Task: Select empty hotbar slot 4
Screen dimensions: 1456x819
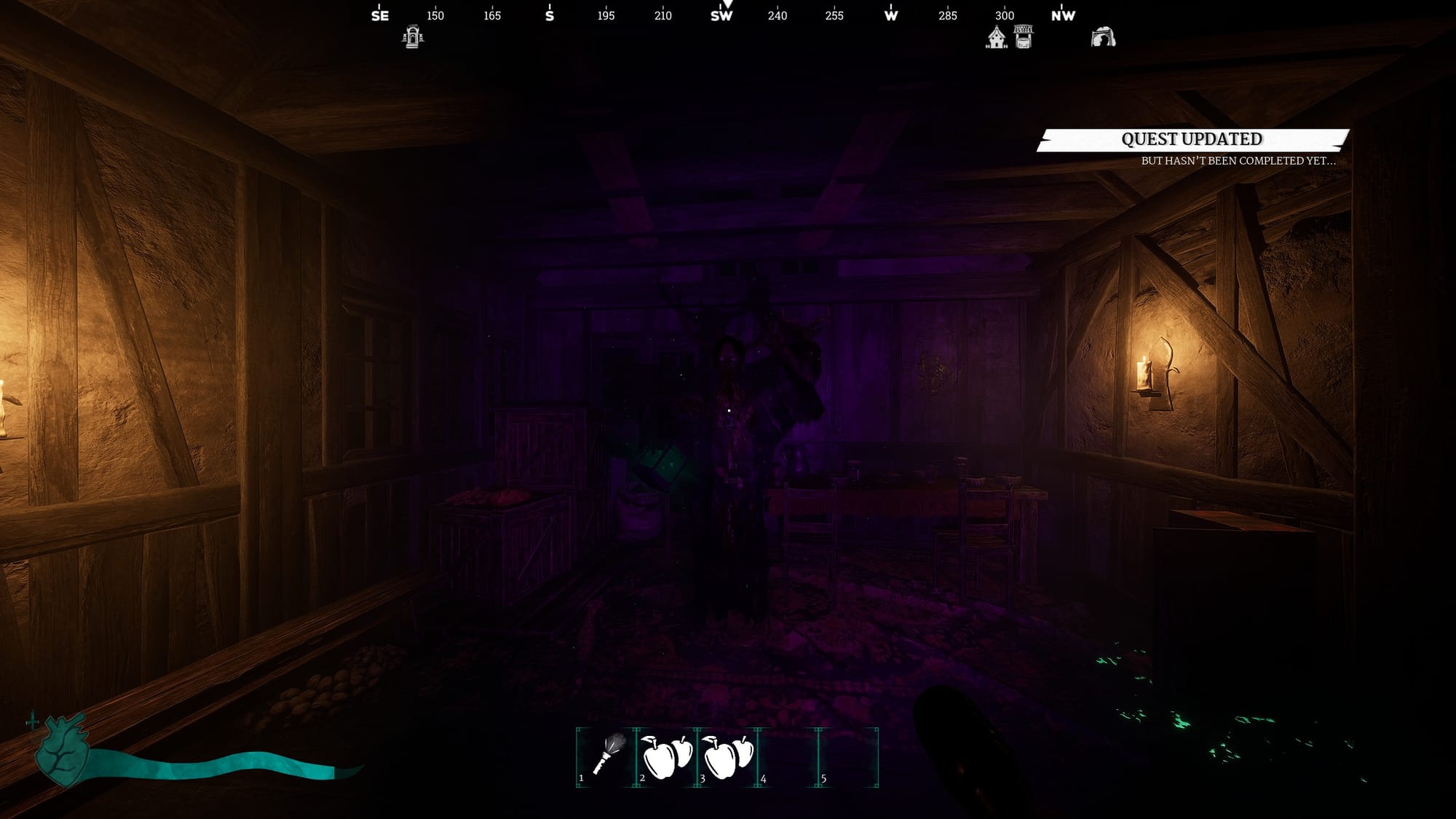Action: click(788, 757)
